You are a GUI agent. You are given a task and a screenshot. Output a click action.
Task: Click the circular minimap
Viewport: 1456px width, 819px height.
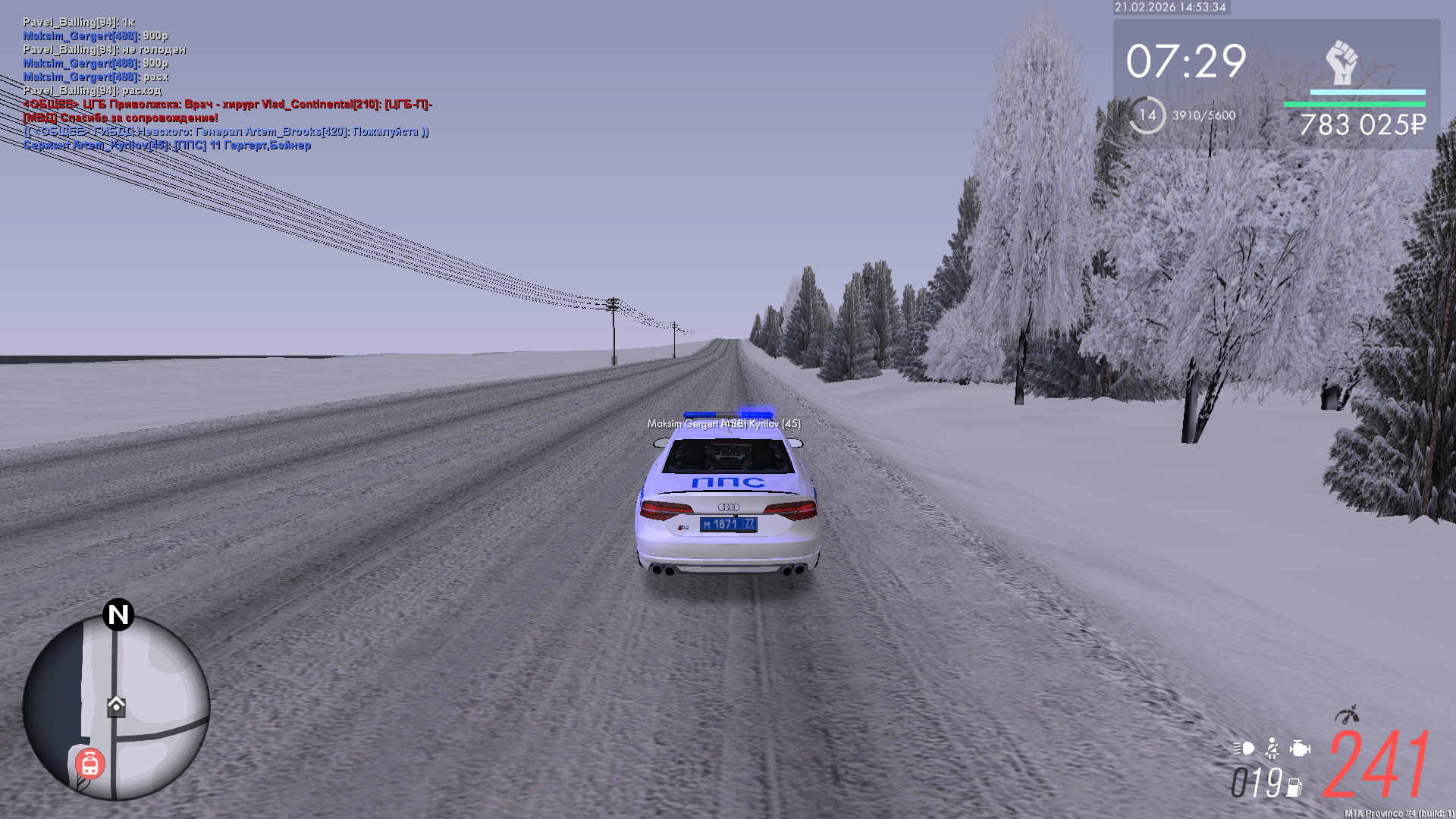pyautogui.click(x=116, y=707)
